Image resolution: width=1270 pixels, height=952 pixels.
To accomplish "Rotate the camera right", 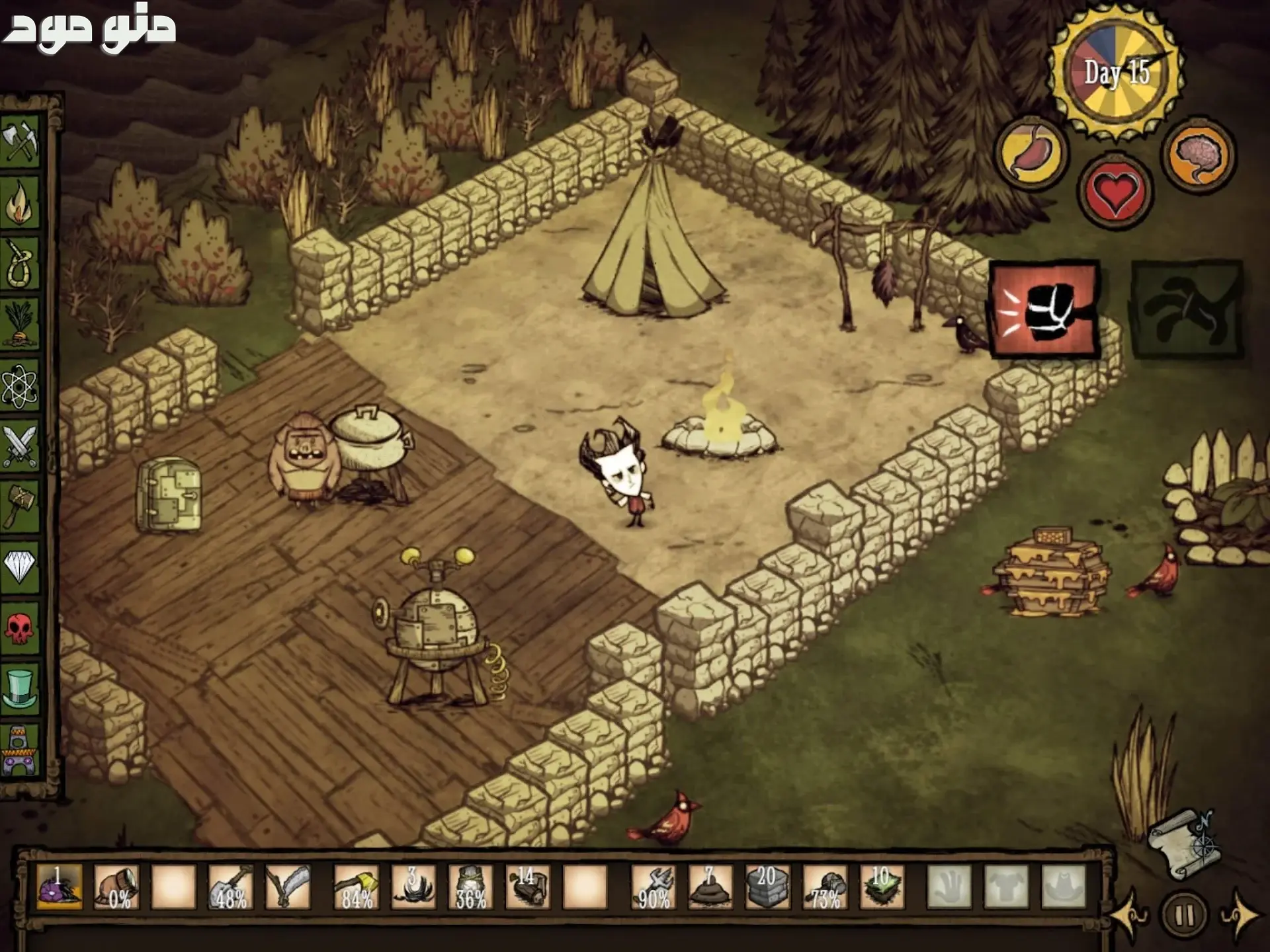I will pyautogui.click(x=1238, y=916).
